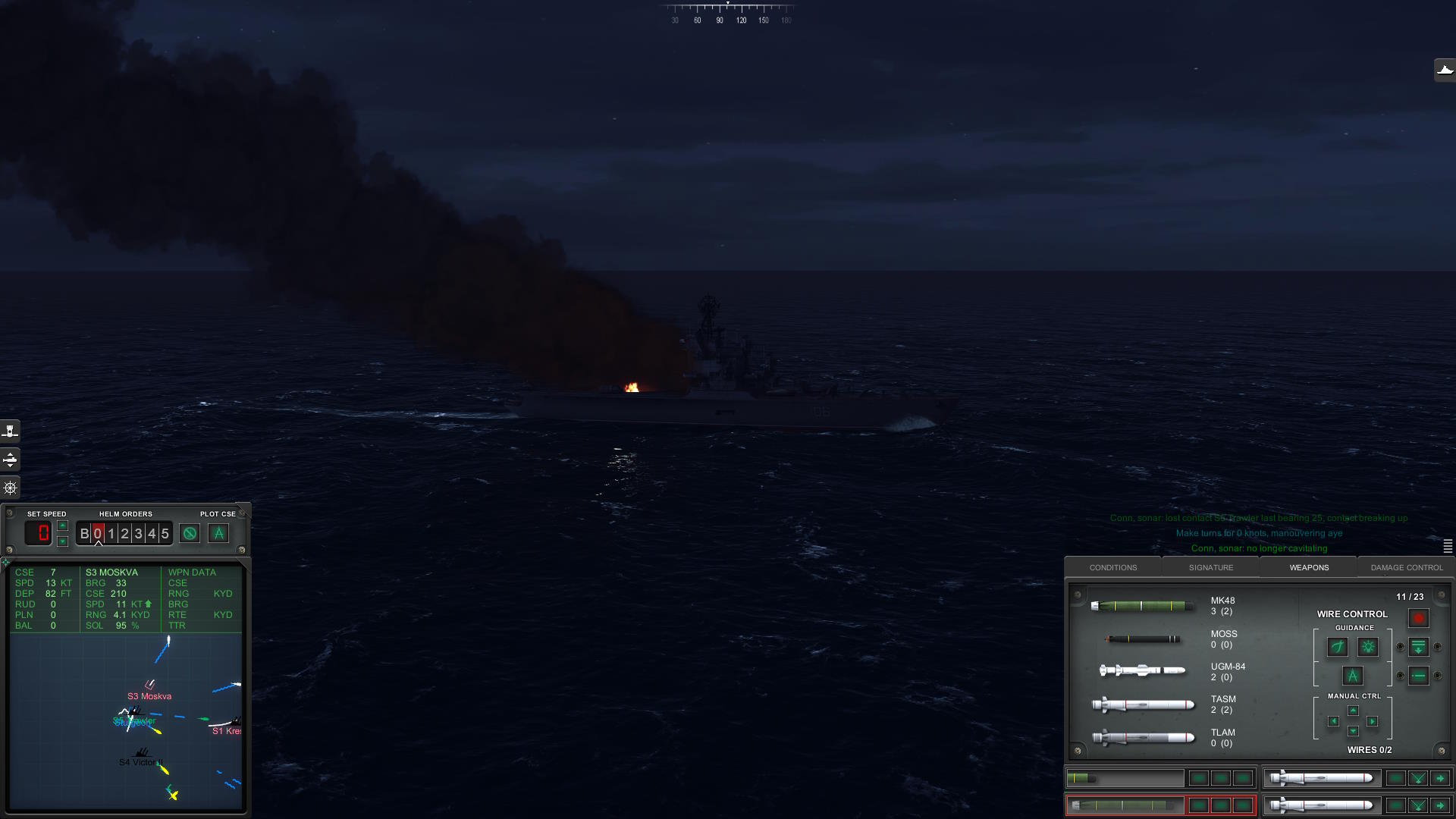Open the ship's wheel icon on the left edge
This screenshot has width=1456, height=819.
[11, 488]
